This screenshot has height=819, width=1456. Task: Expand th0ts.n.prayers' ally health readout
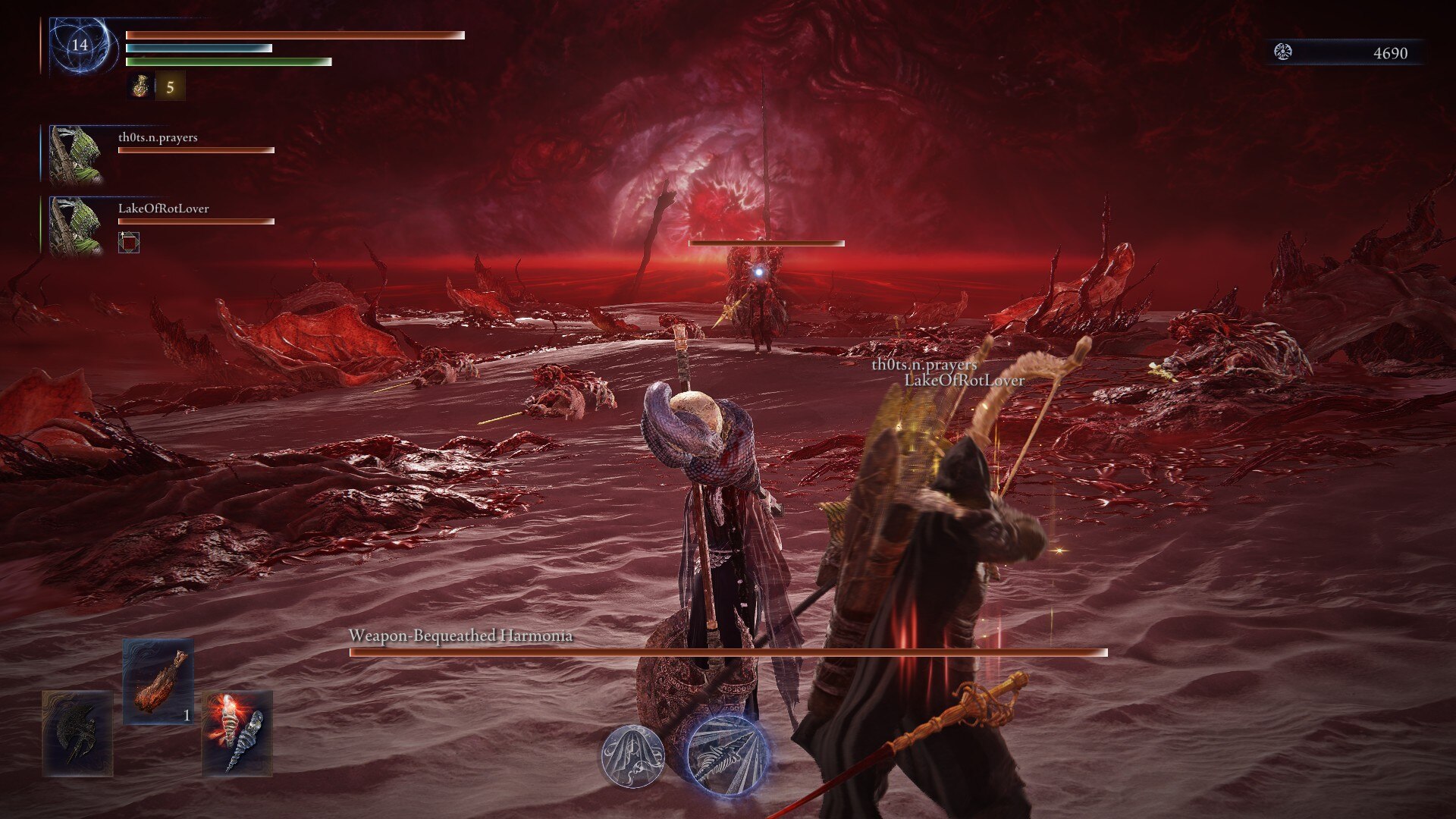193,149
